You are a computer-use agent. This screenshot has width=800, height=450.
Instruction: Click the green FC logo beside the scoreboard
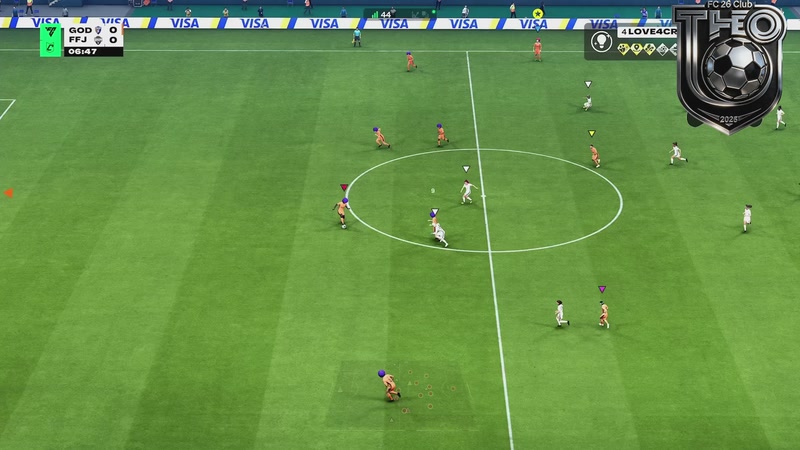click(x=52, y=40)
